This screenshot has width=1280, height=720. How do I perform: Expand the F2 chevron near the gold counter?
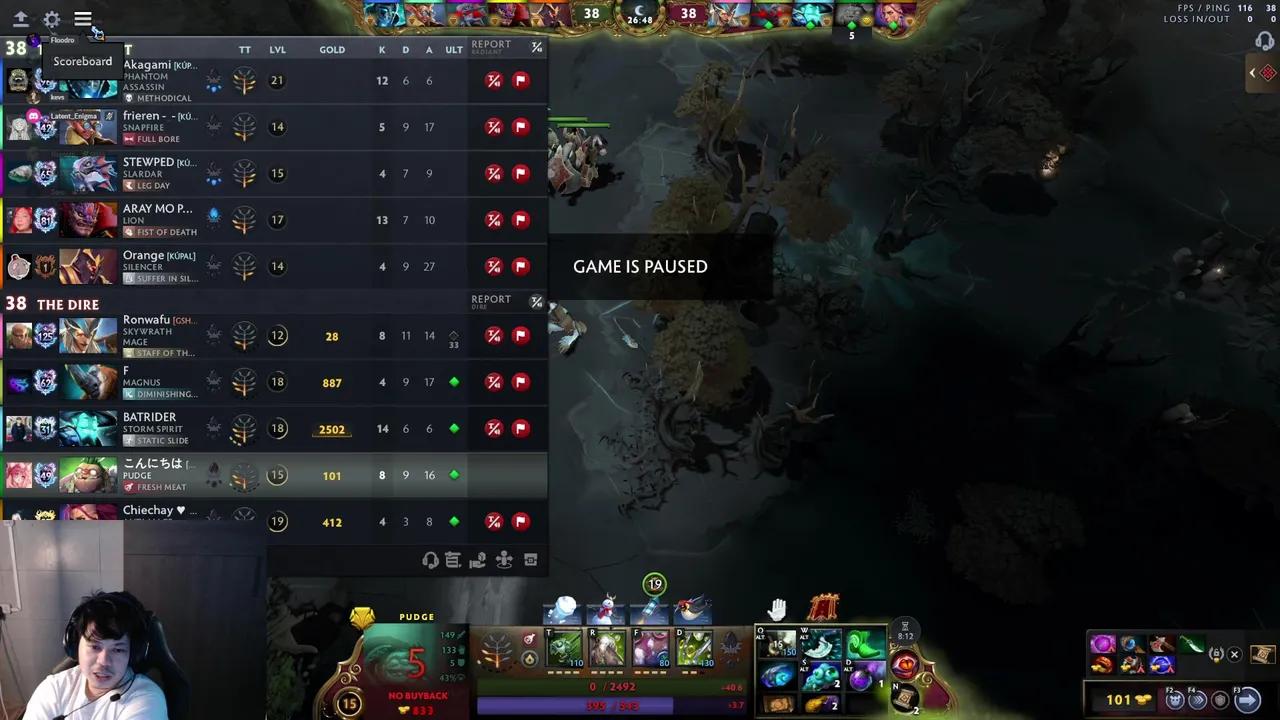1175,700
